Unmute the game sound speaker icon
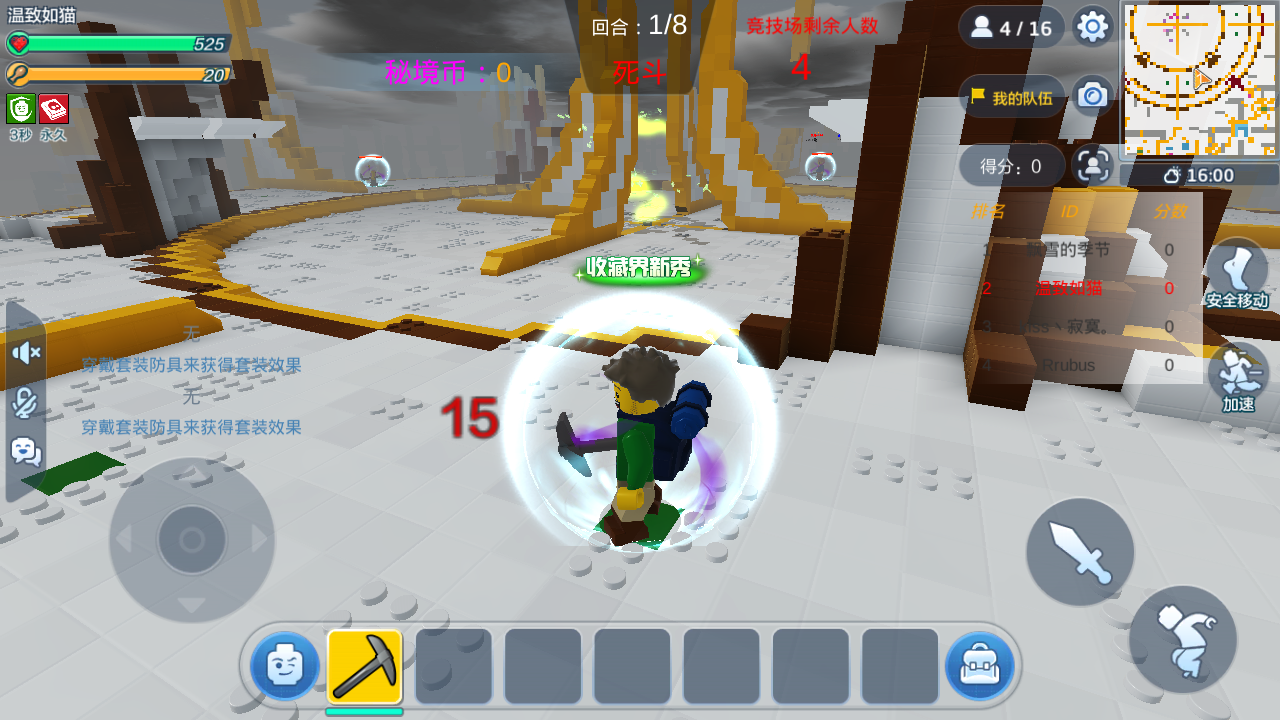1280x720 pixels. click(24, 353)
